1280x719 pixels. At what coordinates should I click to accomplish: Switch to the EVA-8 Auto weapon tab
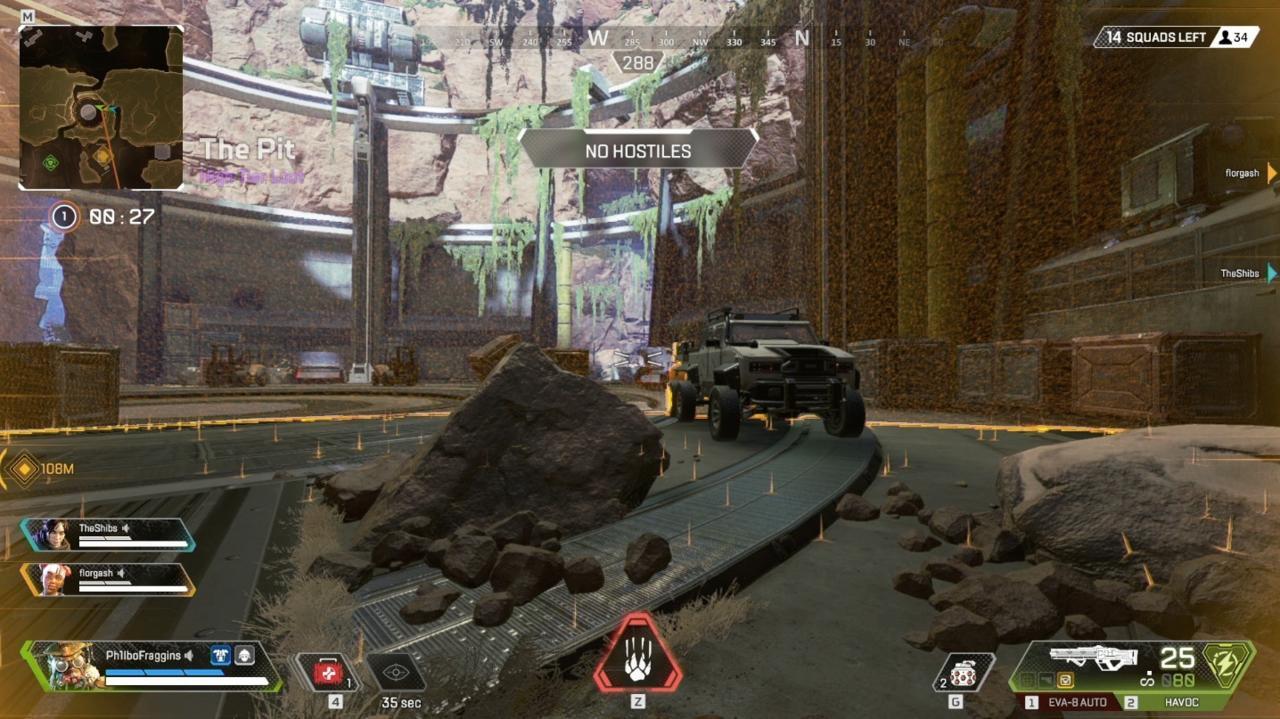1069,703
